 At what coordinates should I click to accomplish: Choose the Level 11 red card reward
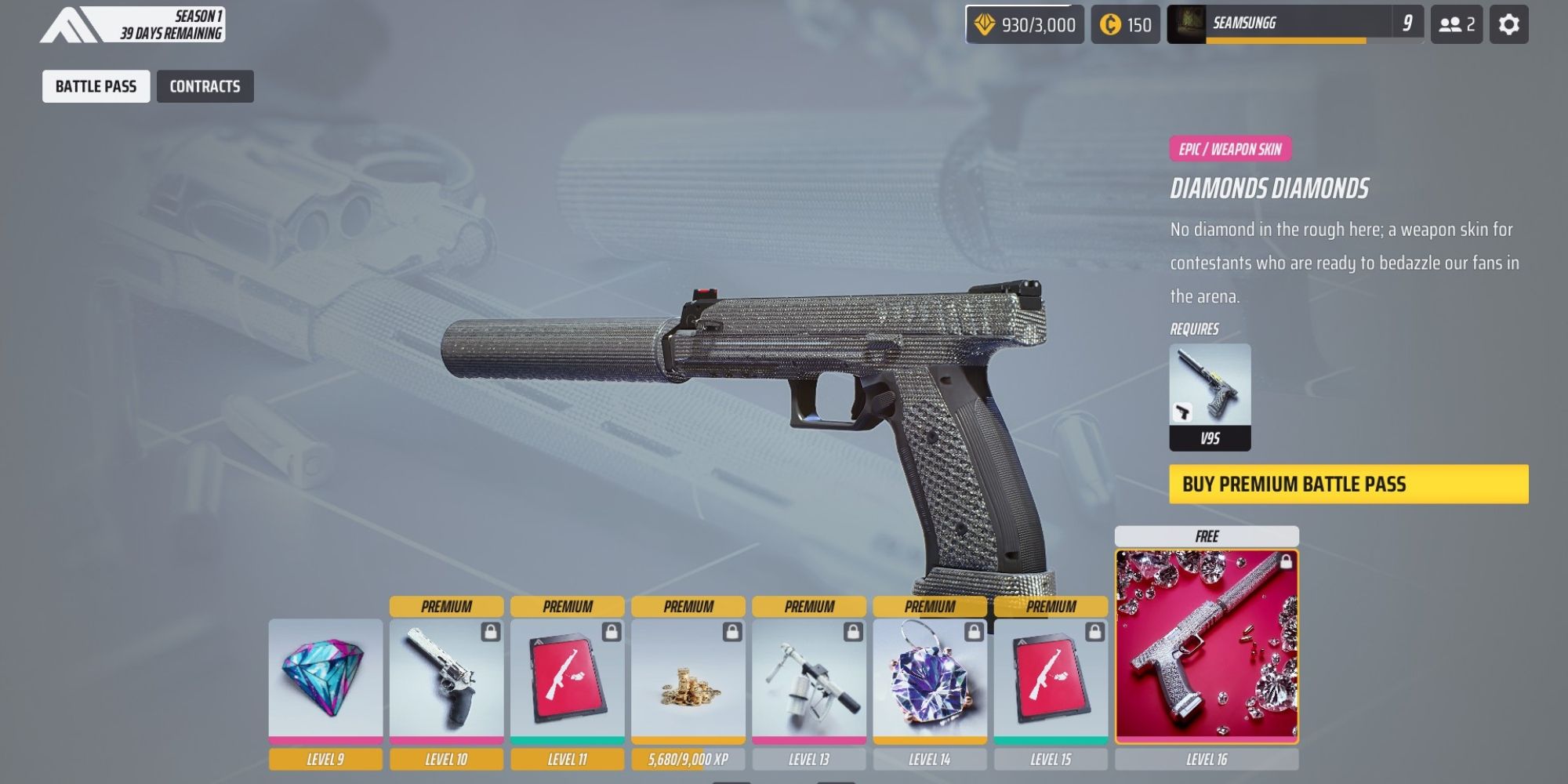pyautogui.click(x=568, y=679)
